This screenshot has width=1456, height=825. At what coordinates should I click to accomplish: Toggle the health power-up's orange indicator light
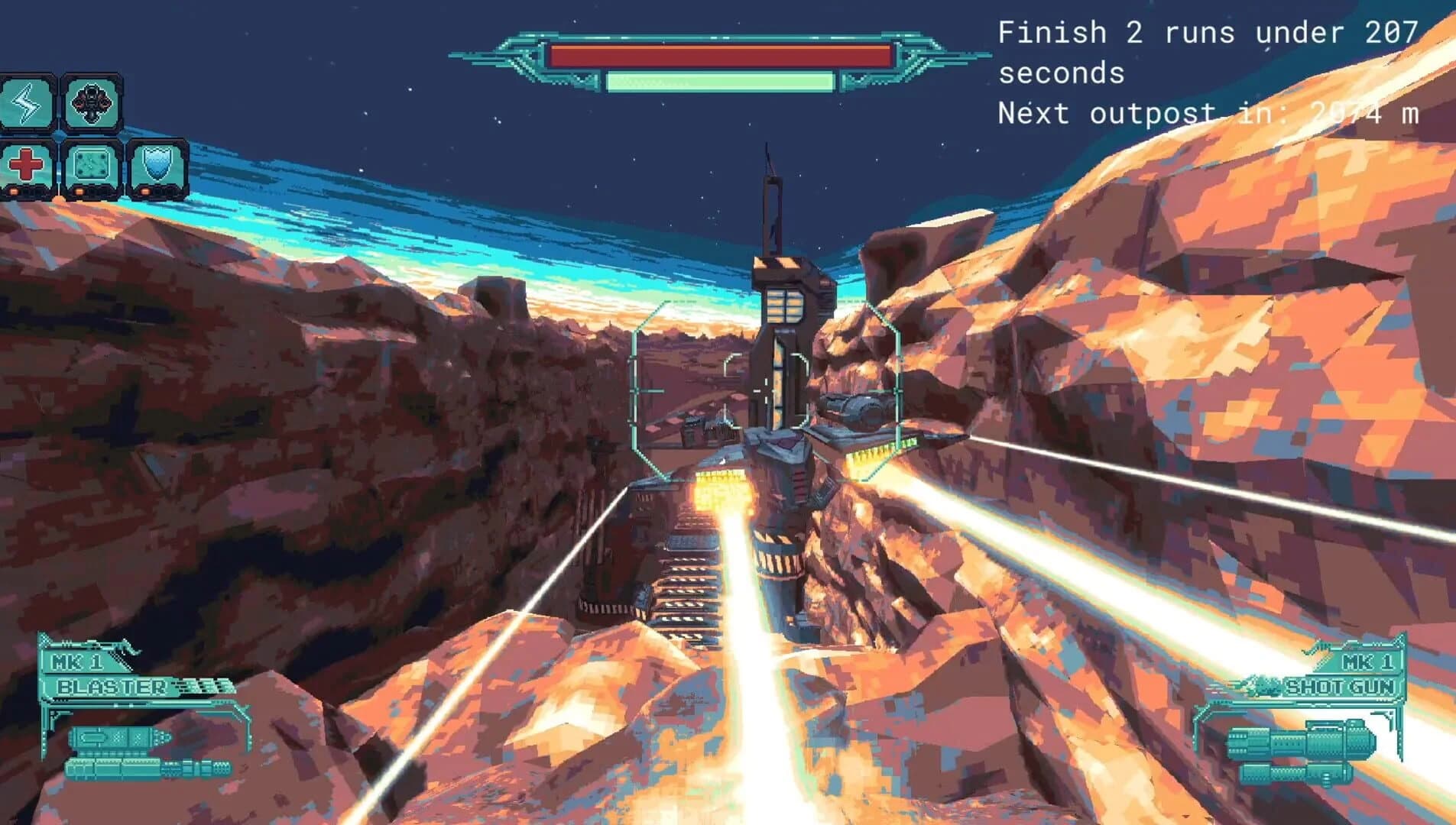pyautogui.click(x=14, y=191)
